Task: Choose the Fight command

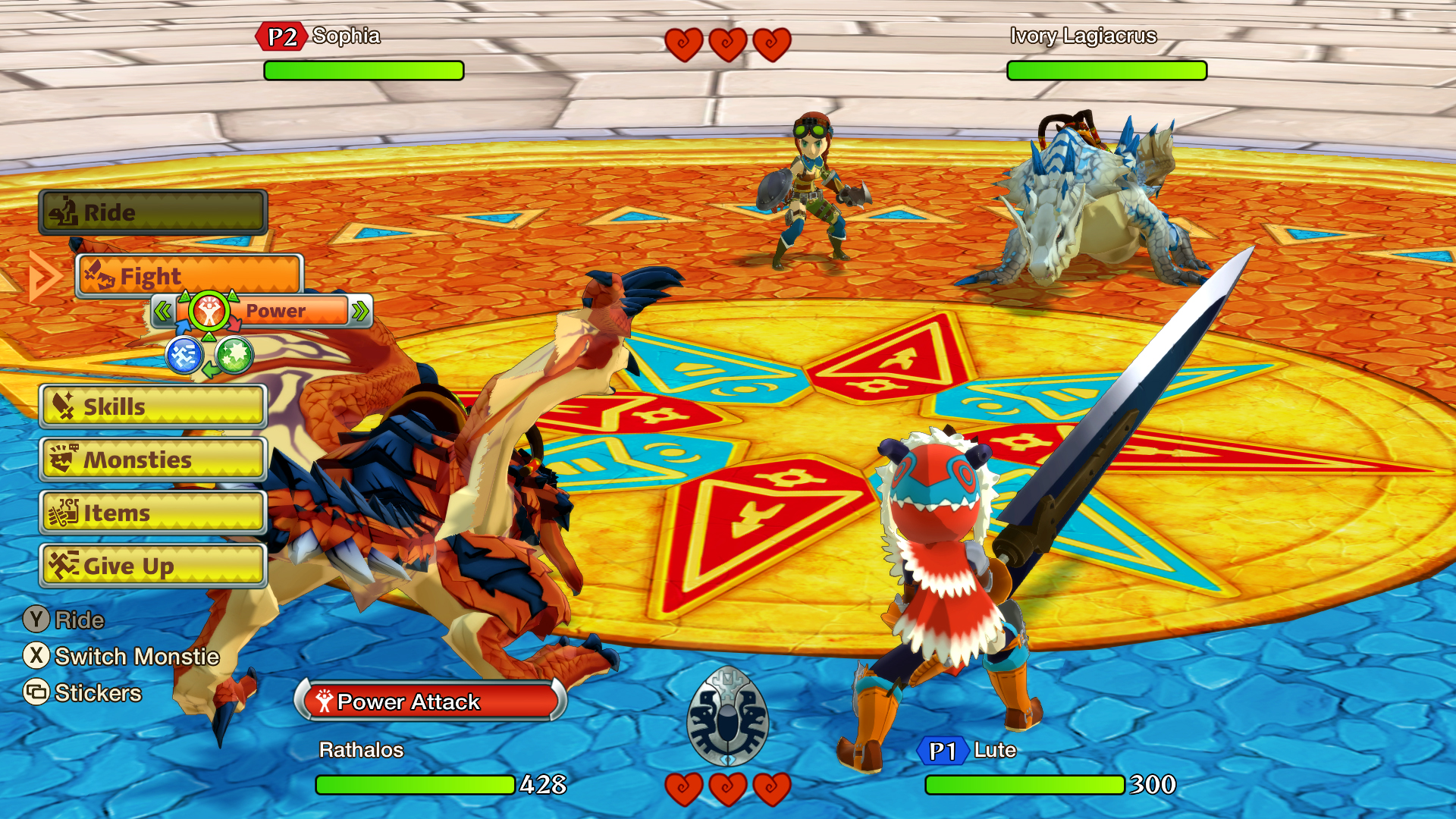Action: (x=190, y=276)
